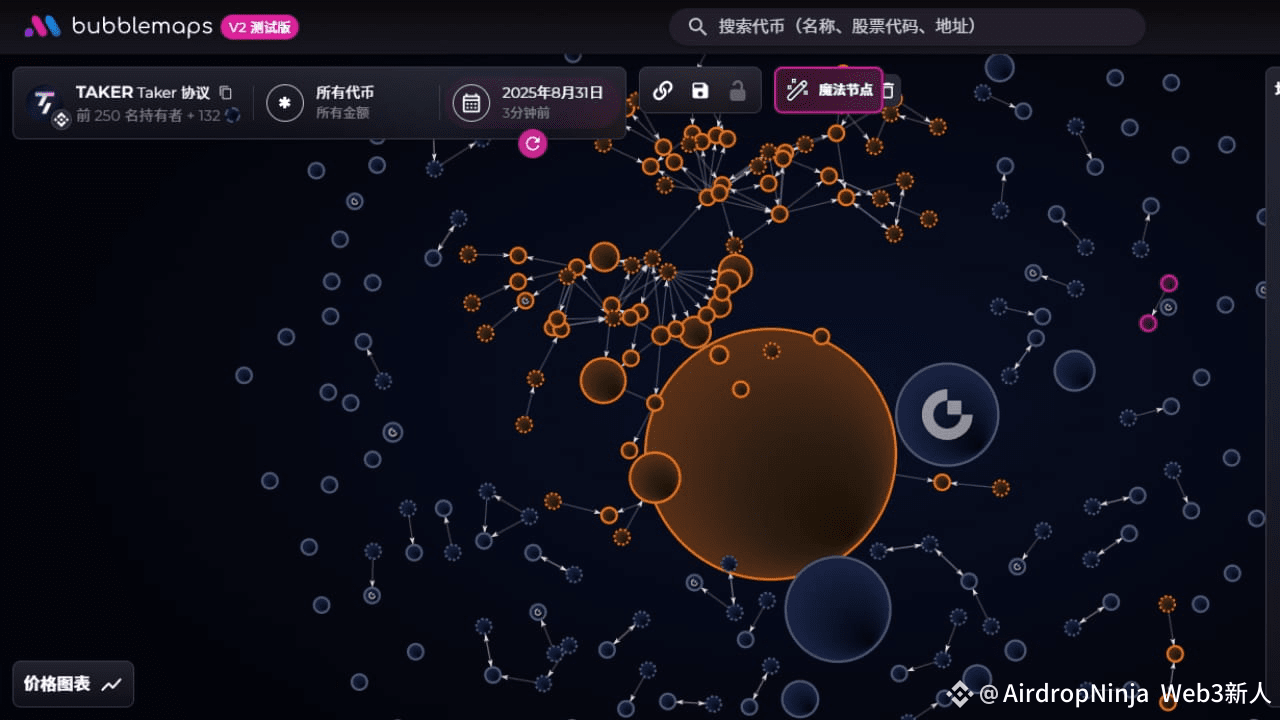Activate the 魔法节点 magic nodes button
1280x720 pixels.
pos(829,90)
